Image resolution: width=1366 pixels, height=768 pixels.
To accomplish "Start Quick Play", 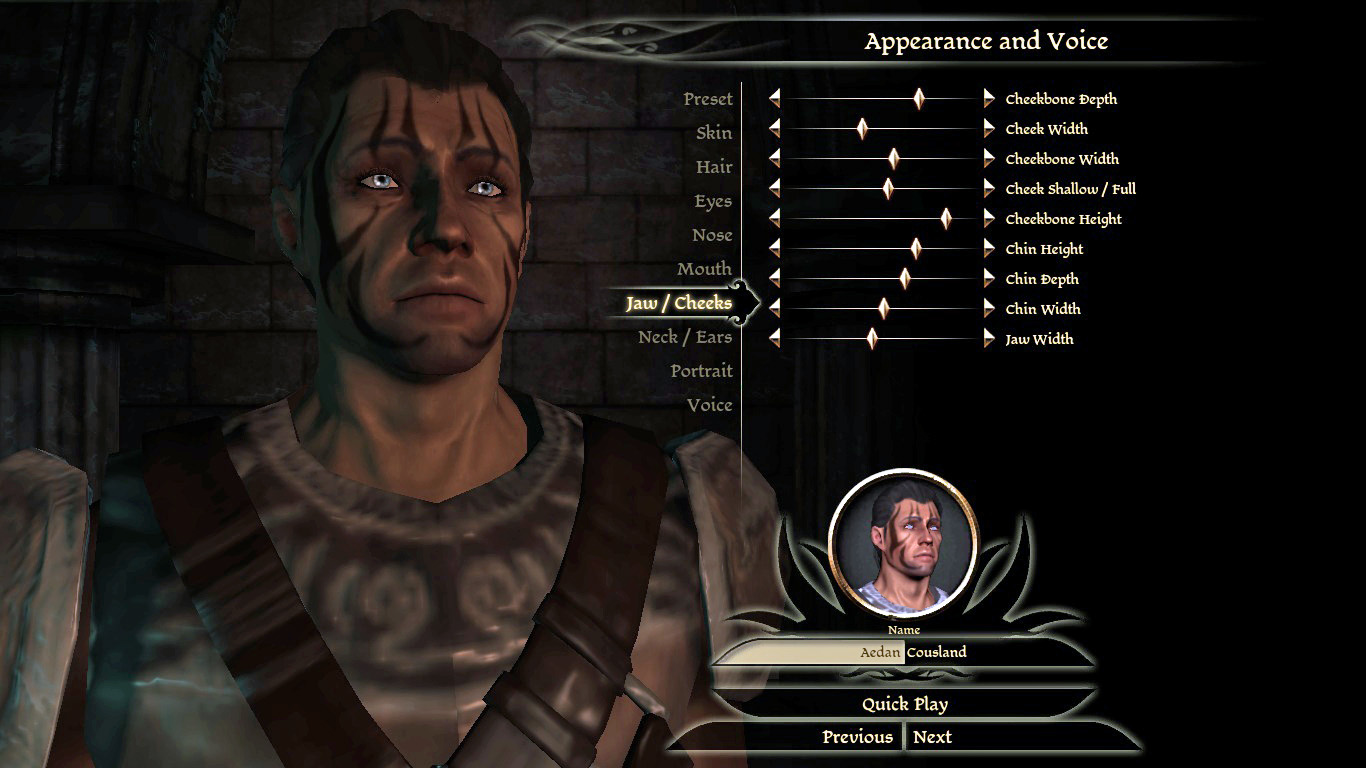I will (x=904, y=704).
